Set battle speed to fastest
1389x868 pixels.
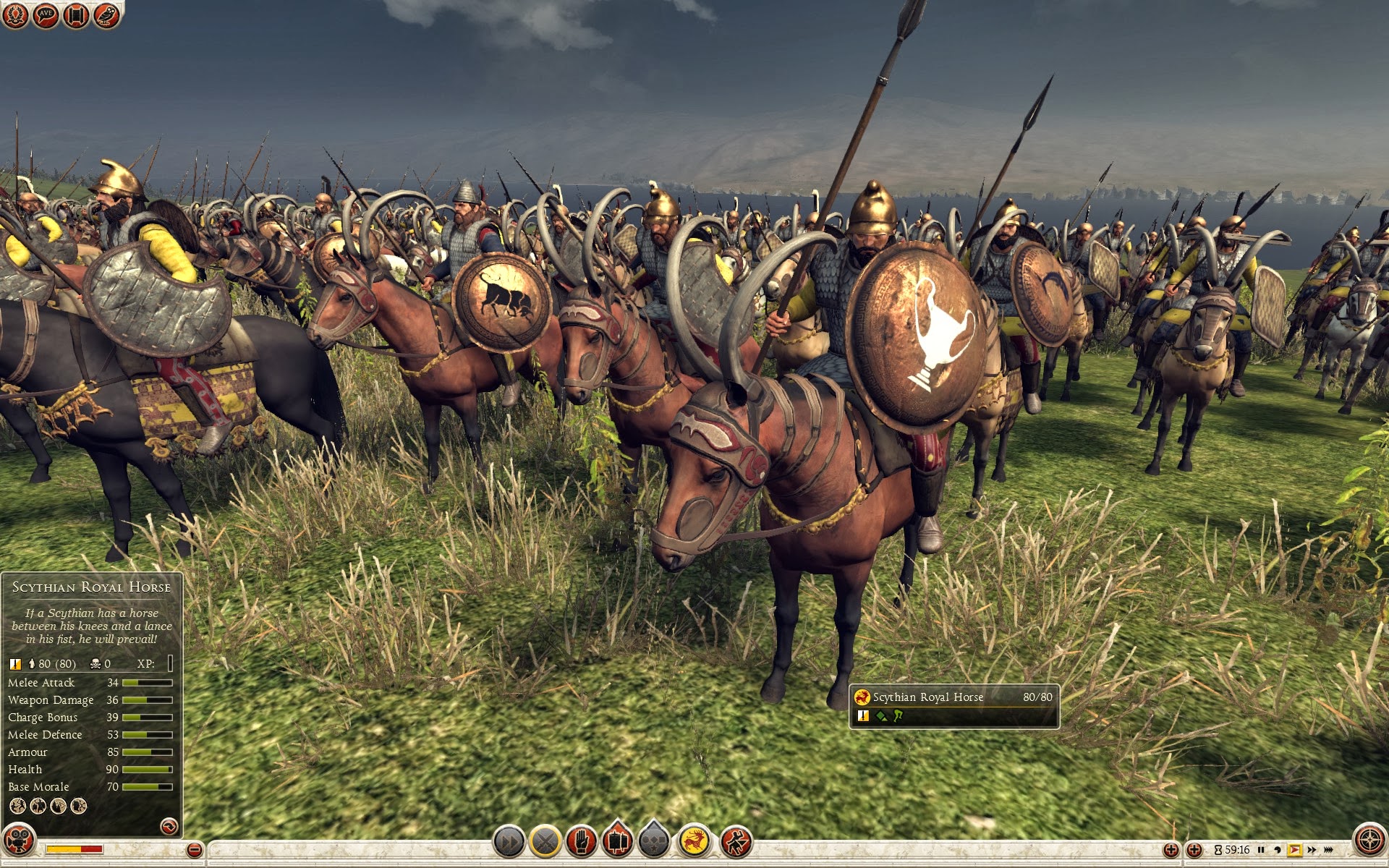click(x=1328, y=850)
